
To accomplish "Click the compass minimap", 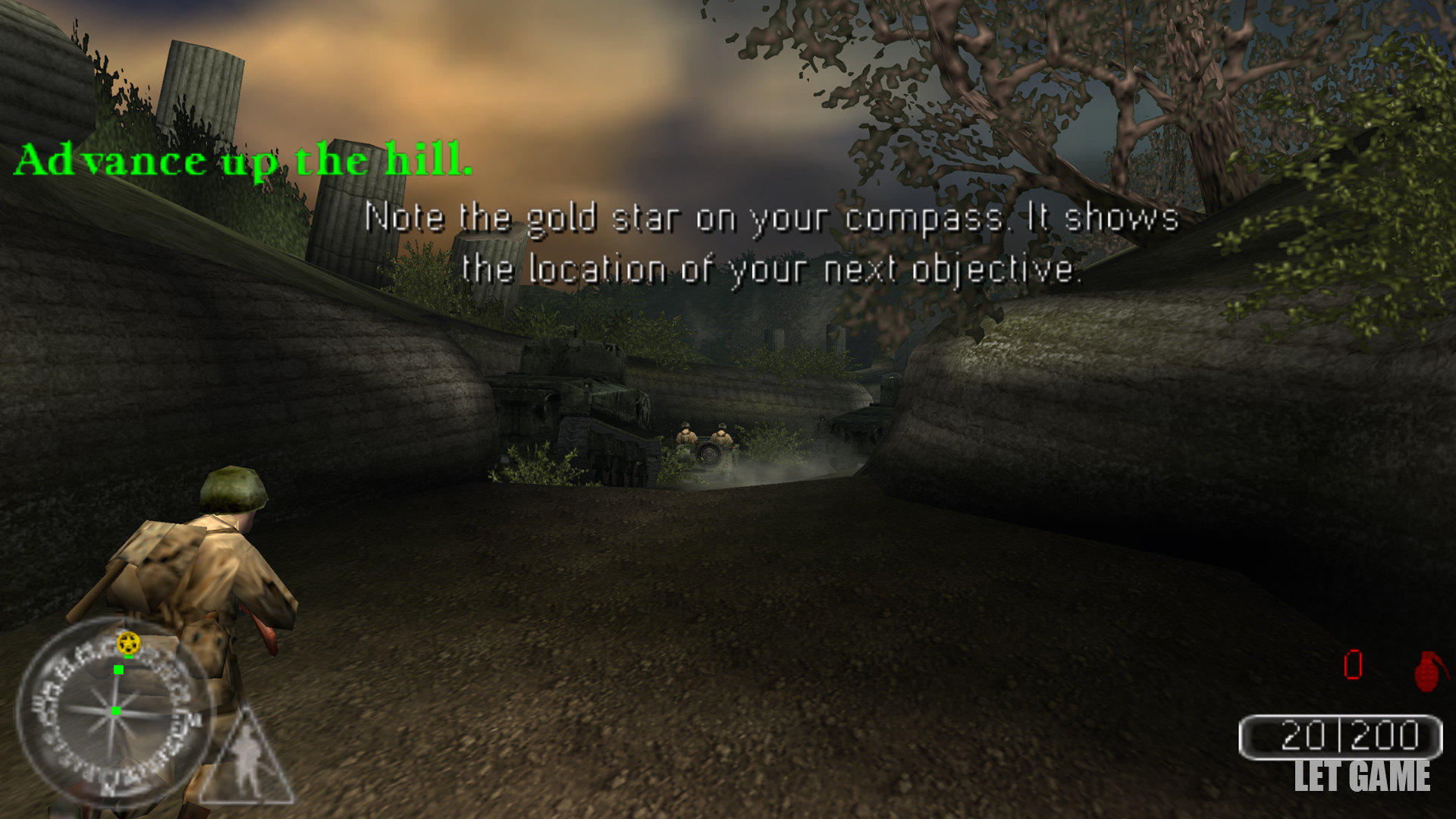I will pyautogui.click(x=114, y=711).
